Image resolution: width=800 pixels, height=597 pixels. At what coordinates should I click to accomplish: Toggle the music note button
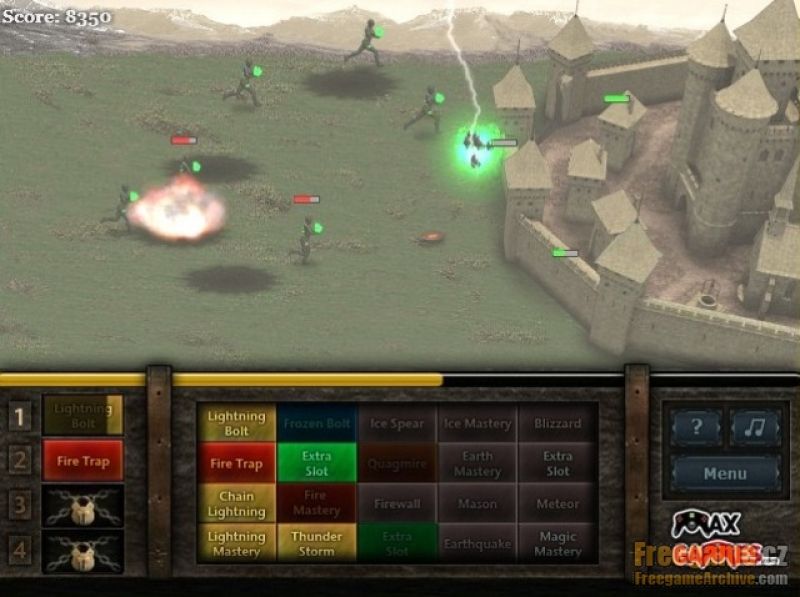pyautogui.click(x=755, y=428)
